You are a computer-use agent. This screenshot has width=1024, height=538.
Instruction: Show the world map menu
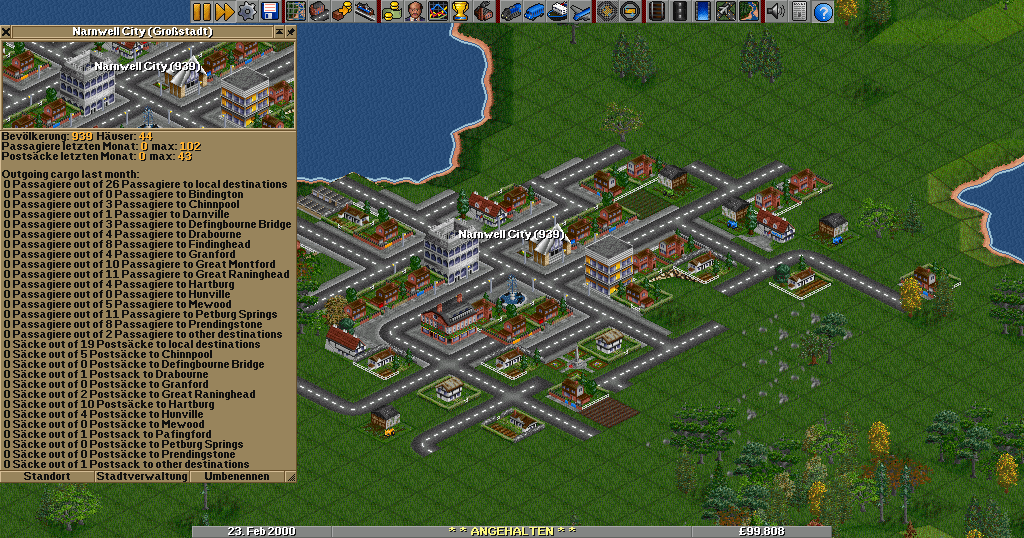pos(296,12)
